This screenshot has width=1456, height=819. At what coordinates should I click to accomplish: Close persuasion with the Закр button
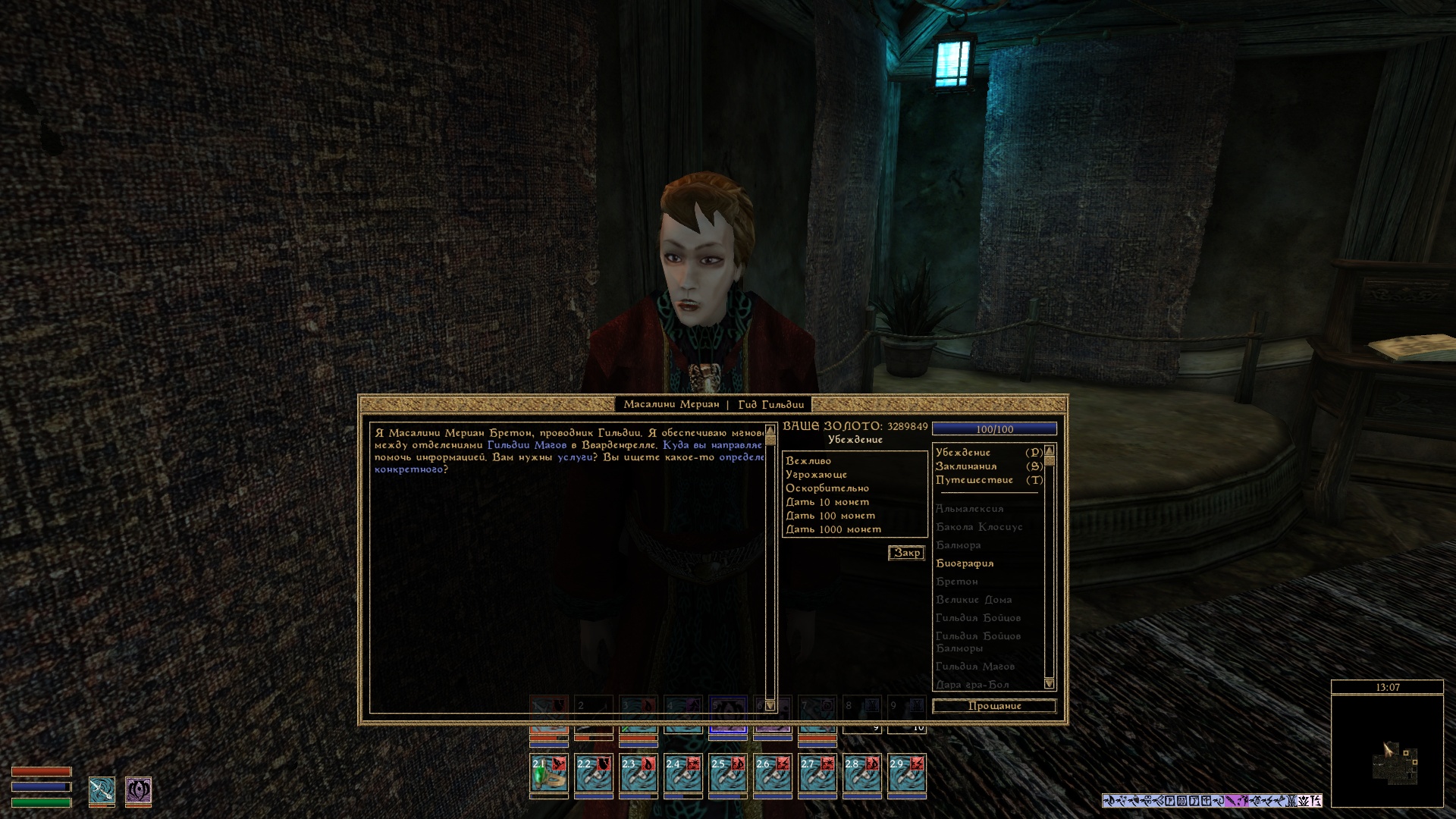point(906,553)
